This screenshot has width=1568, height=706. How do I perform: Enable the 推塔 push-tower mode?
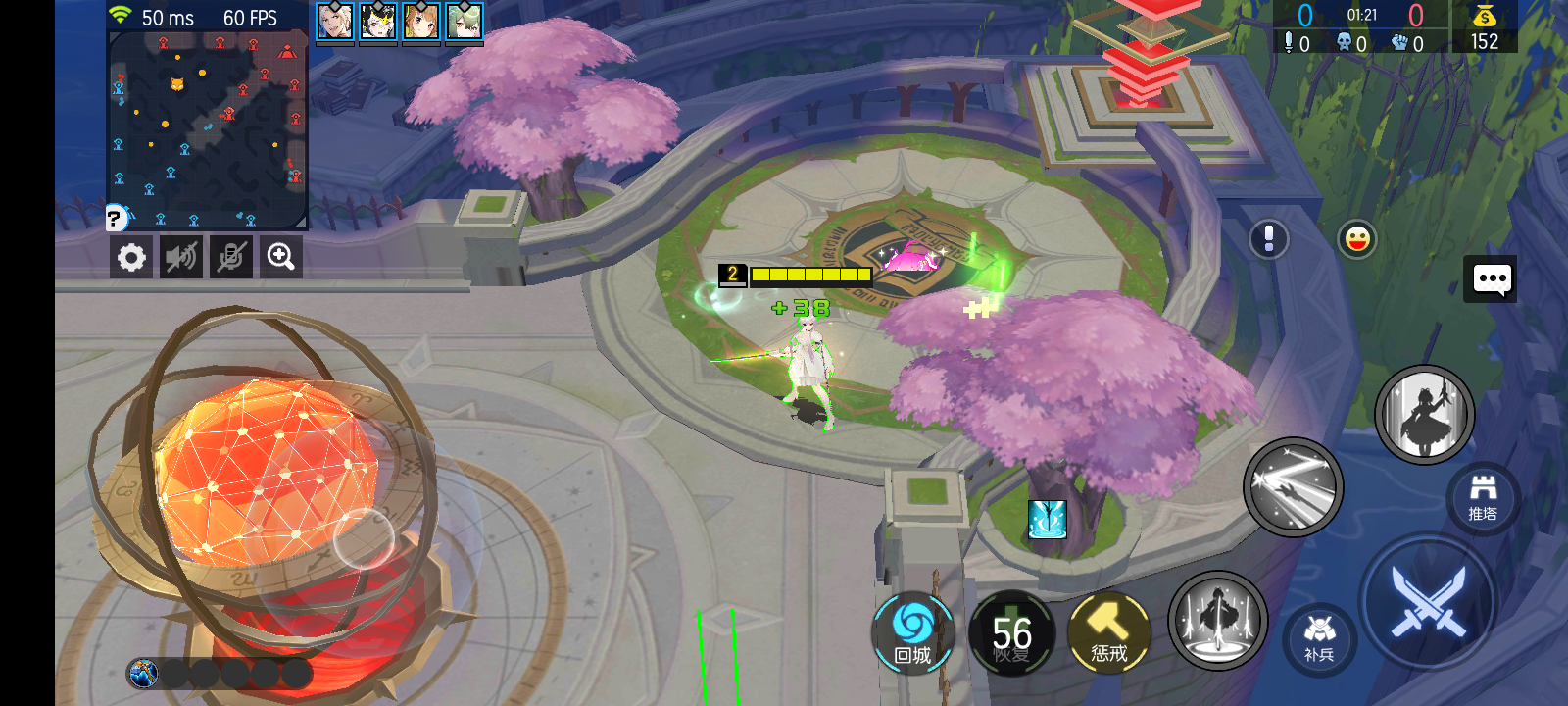pyautogui.click(x=1485, y=498)
